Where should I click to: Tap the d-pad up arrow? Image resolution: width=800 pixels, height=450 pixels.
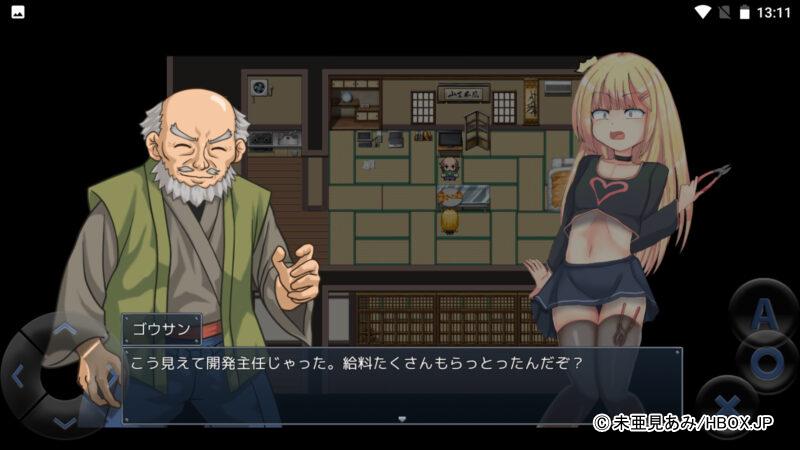[x=62, y=328]
